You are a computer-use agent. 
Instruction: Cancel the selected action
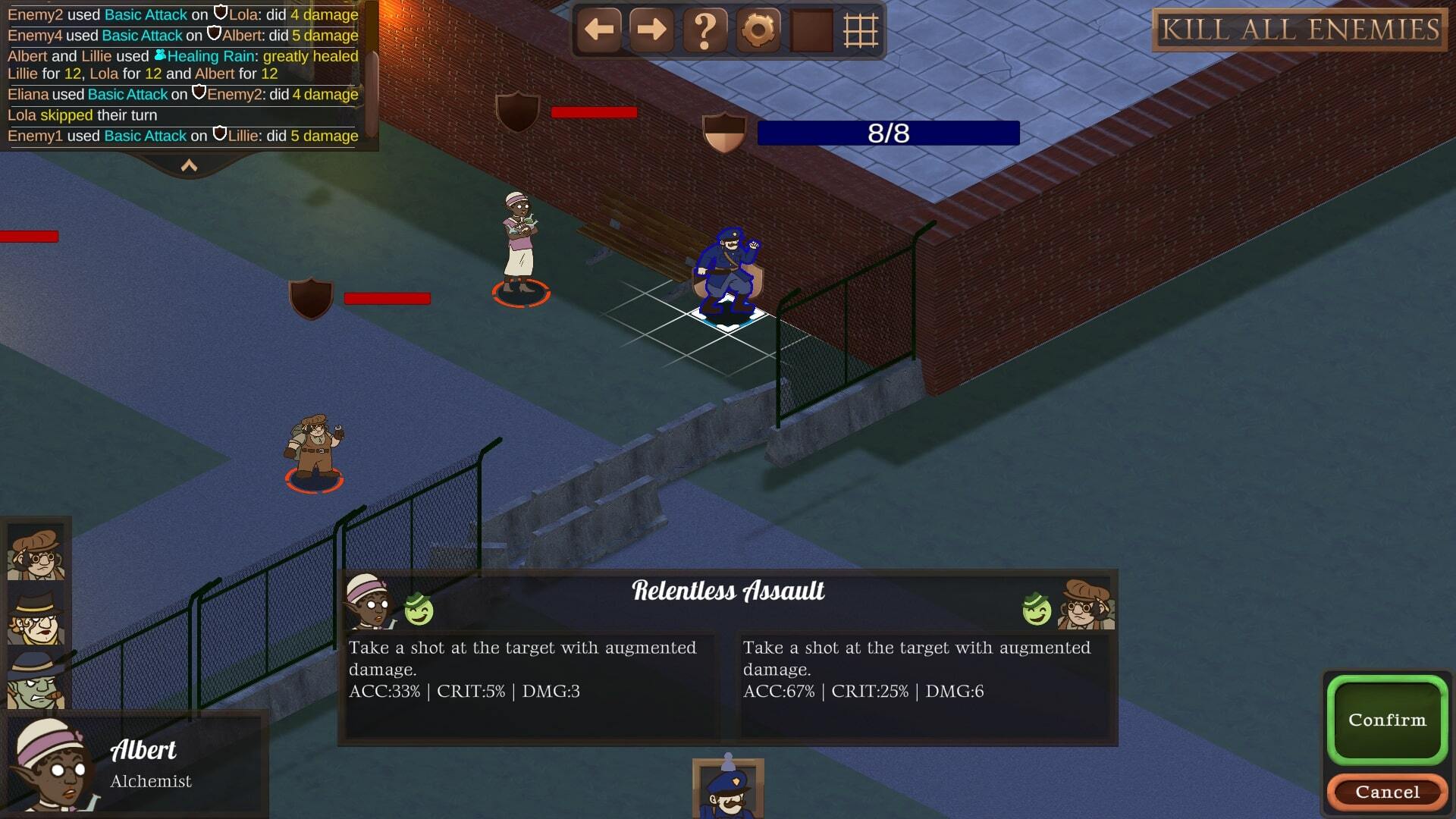[1386, 792]
